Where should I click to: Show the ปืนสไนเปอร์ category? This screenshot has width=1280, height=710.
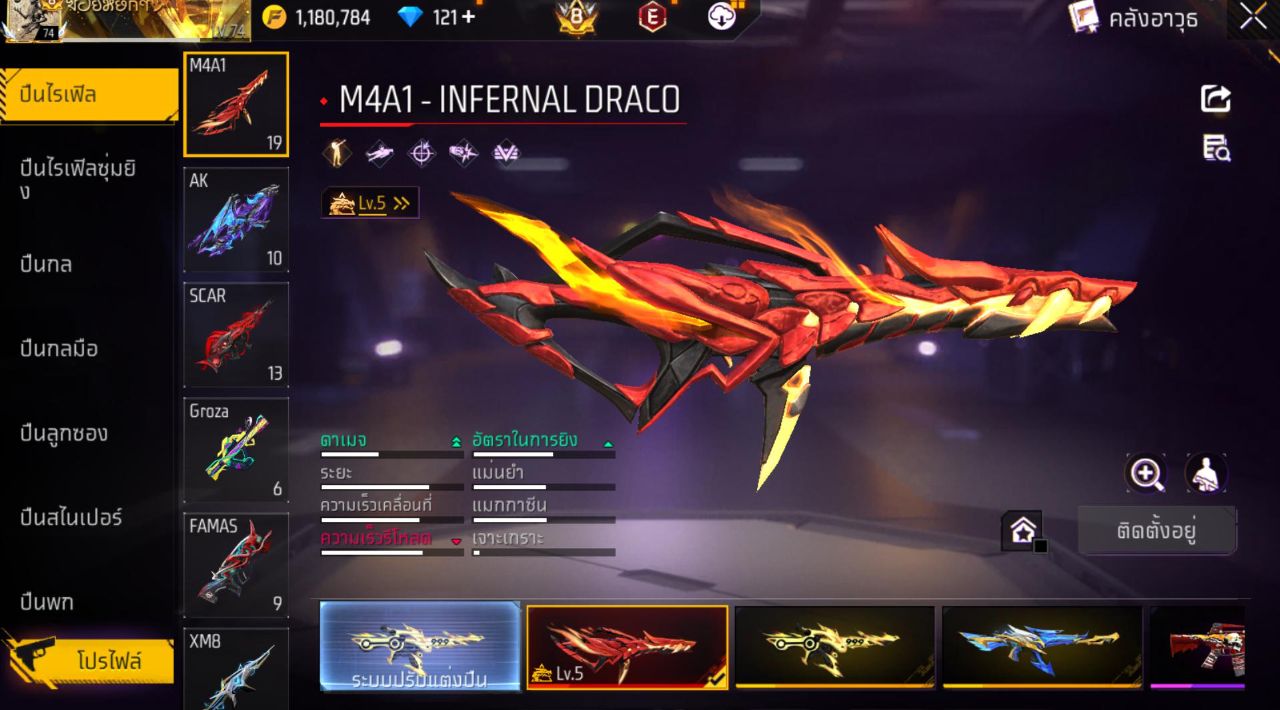click(x=72, y=517)
